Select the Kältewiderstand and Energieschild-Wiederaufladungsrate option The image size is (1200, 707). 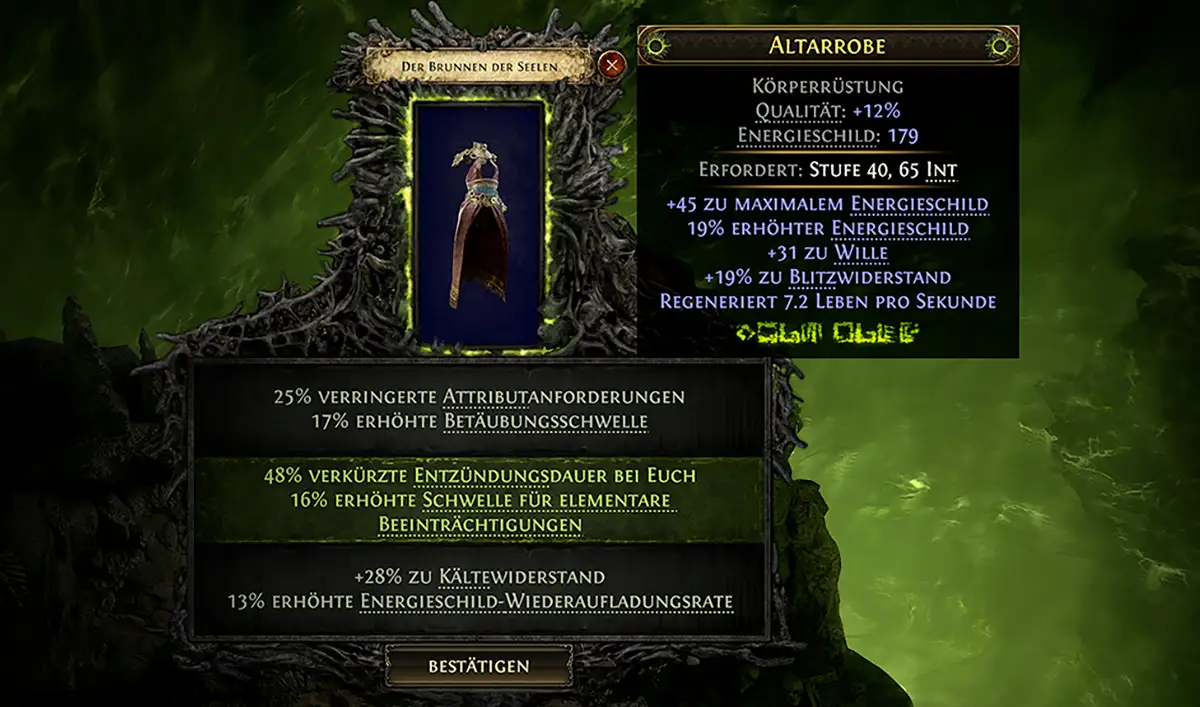point(479,589)
